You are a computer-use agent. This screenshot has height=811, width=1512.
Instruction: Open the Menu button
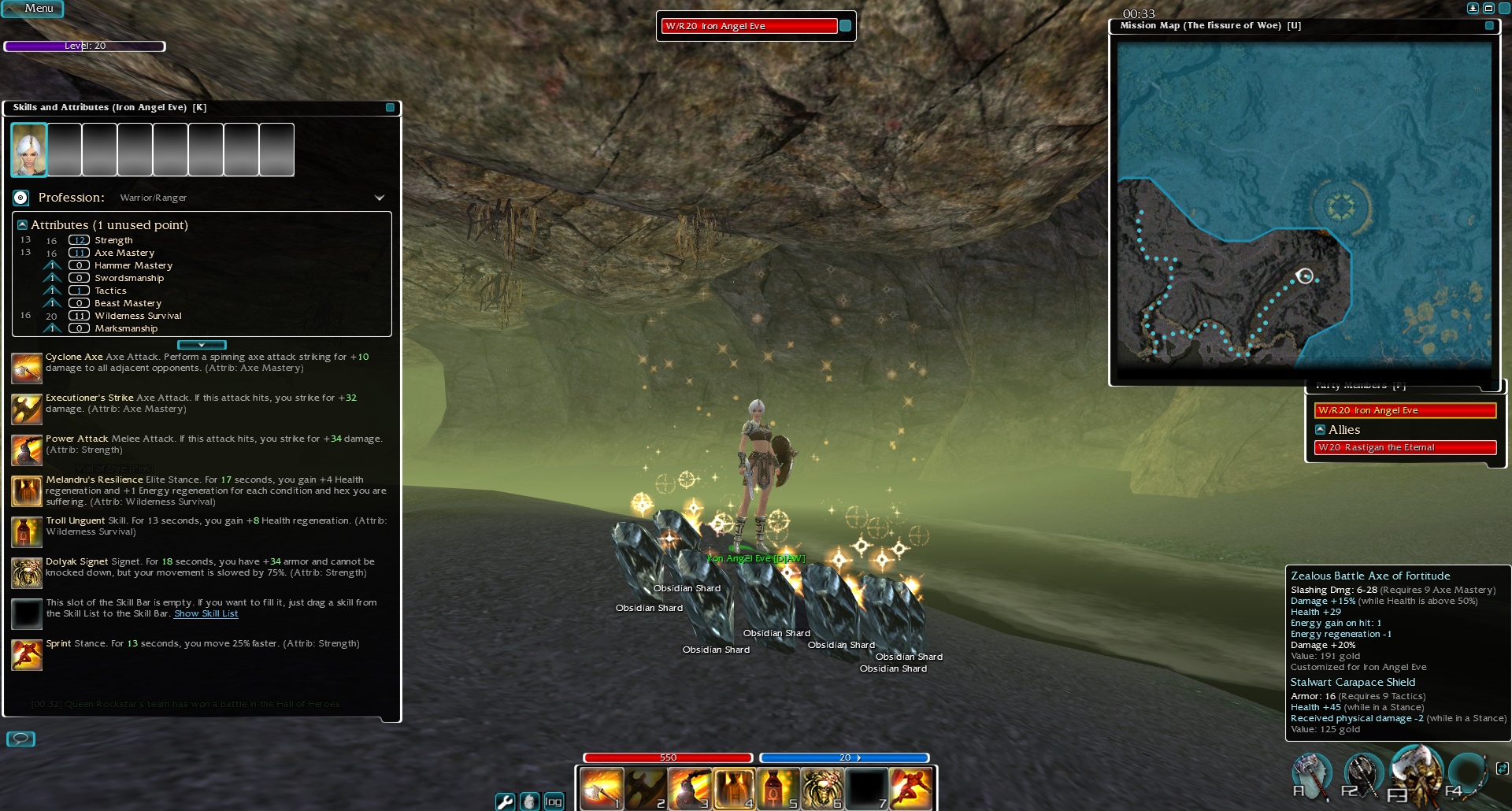[33, 9]
